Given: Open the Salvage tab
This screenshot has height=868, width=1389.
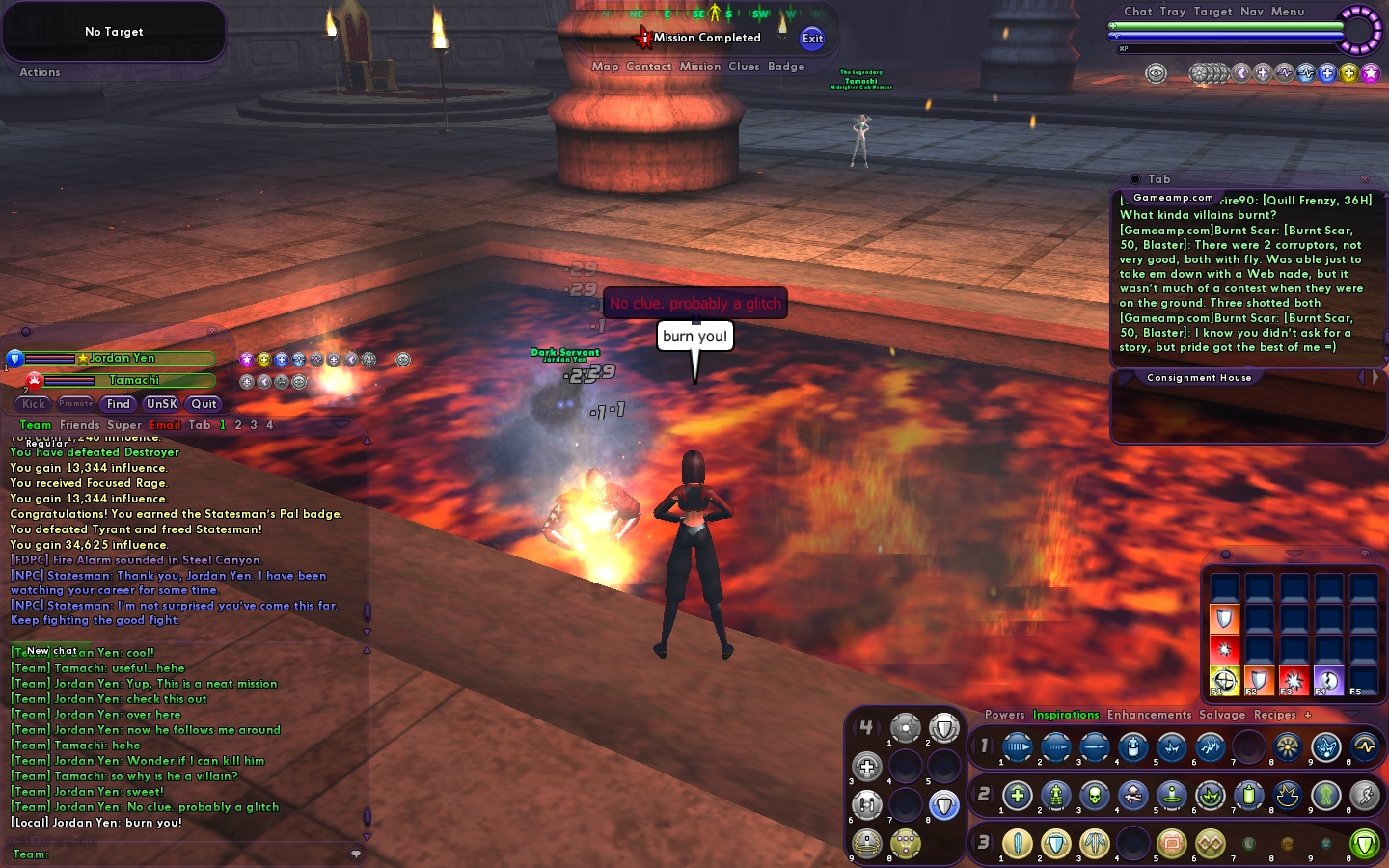Looking at the screenshot, I should pos(1222,715).
